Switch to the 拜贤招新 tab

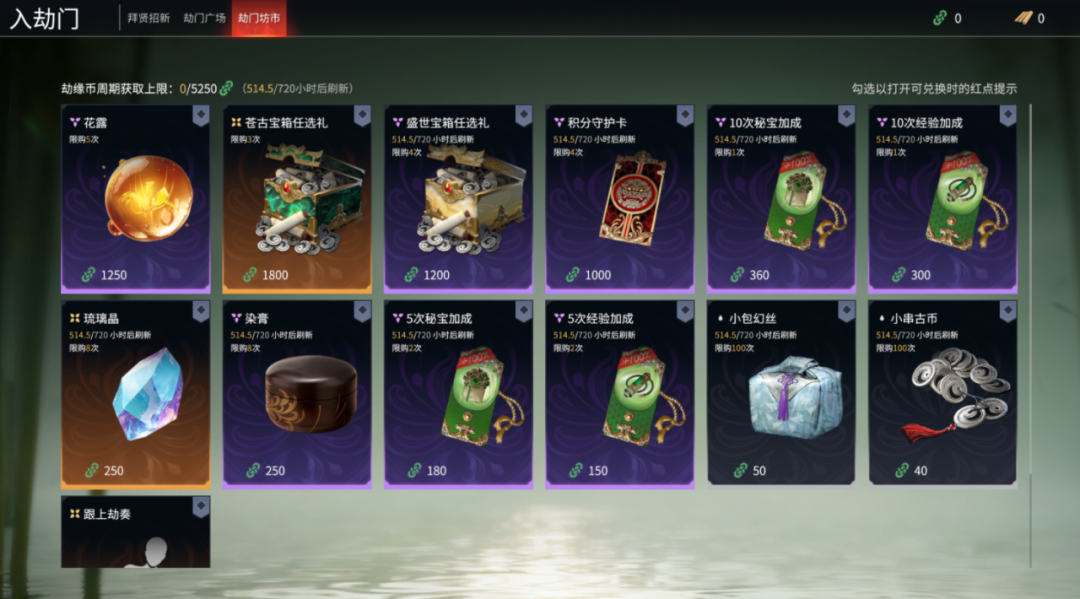point(148,18)
